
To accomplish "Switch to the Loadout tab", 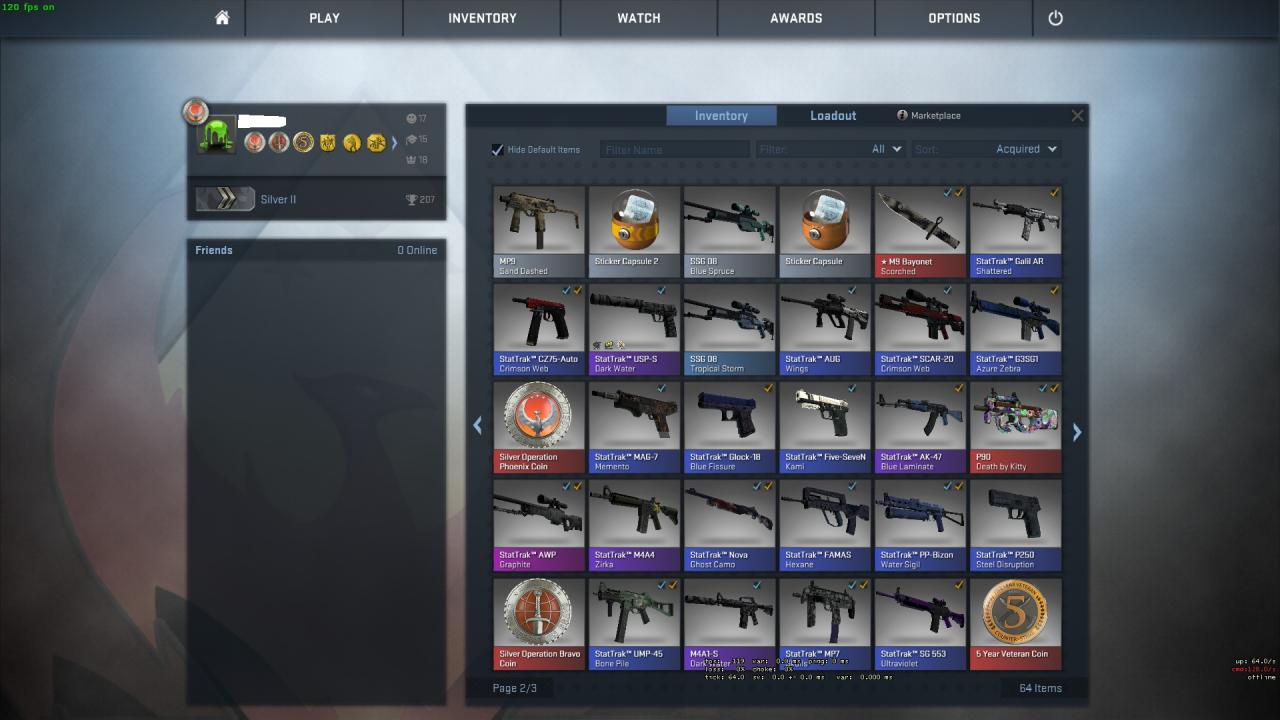I will pos(832,115).
